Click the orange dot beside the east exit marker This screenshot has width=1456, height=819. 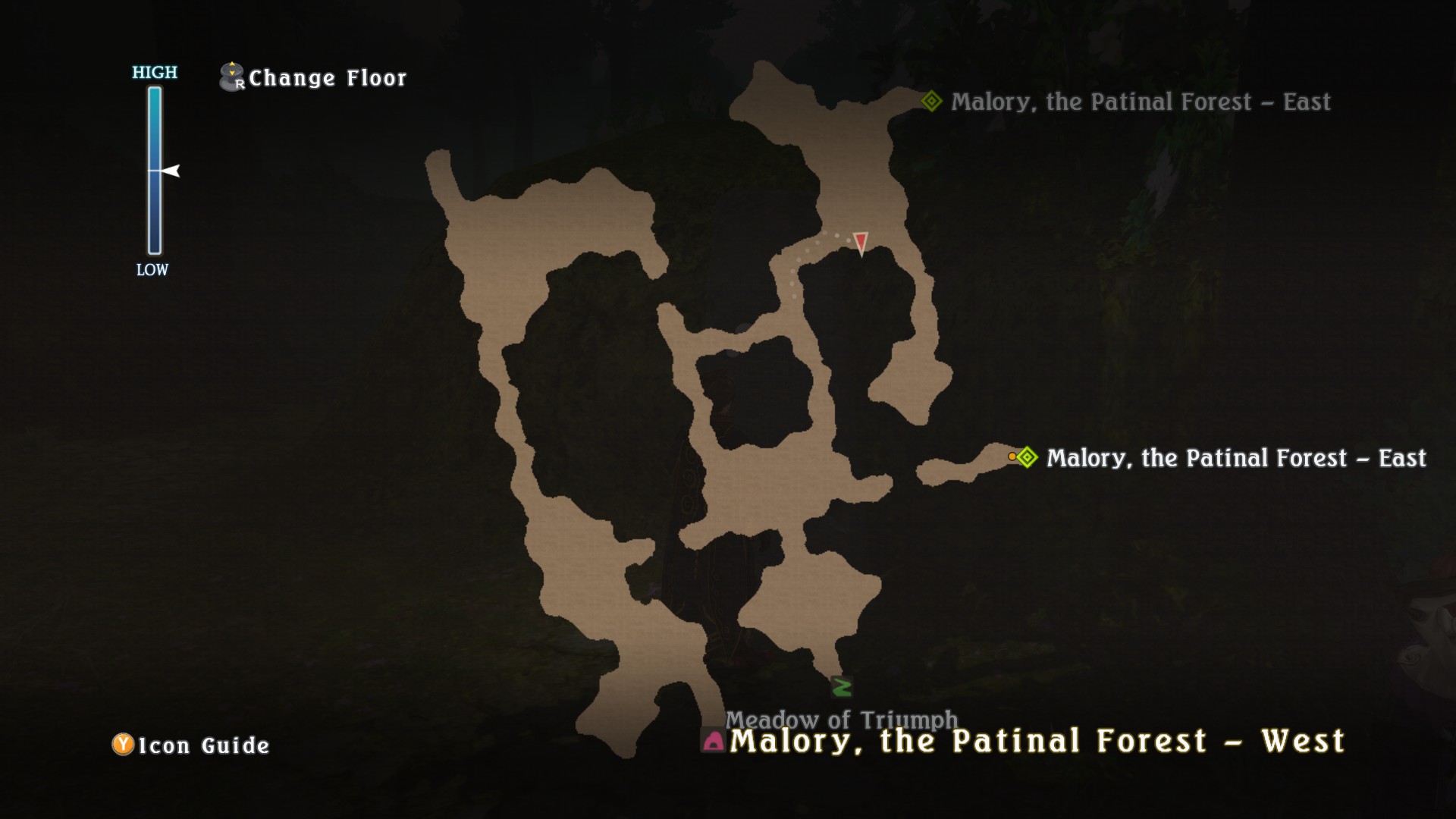point(1012,457)
